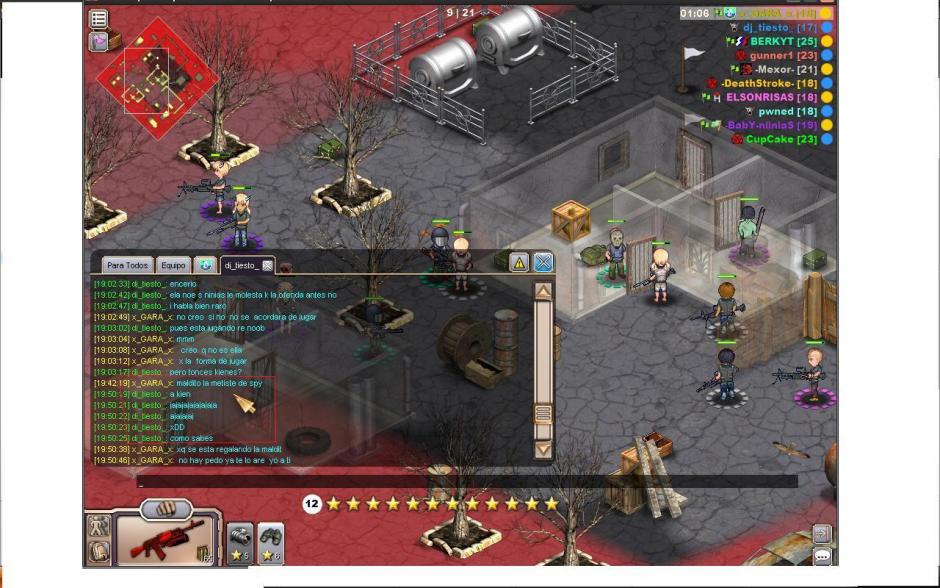This screenshot has width=940, height=588.
Task: Switch to the Para Todos chat tab
Action: pyautogui.click(x=127, y=265)
